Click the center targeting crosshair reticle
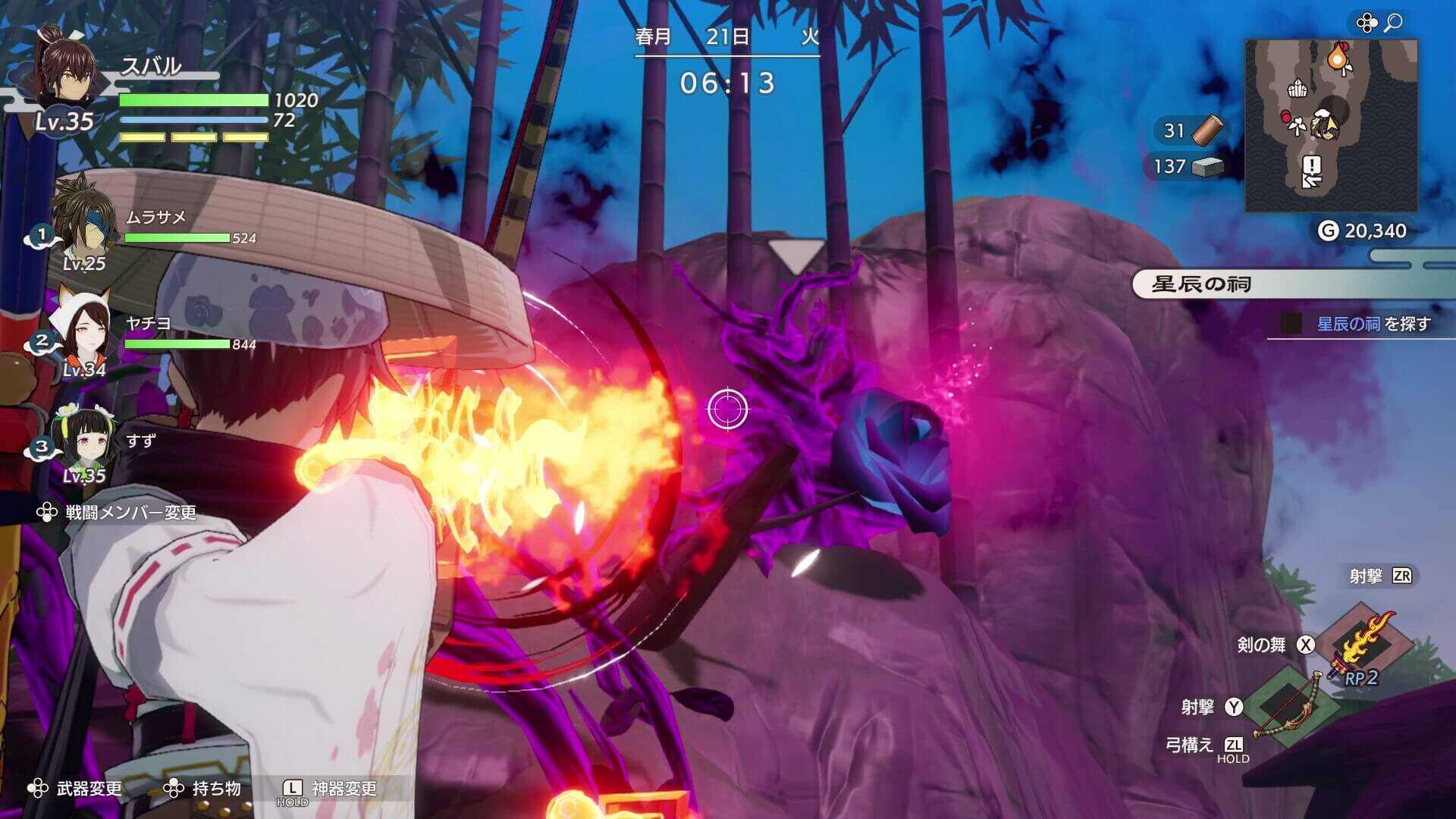Screen dimensions: 1456x819 tap(729, 409)
